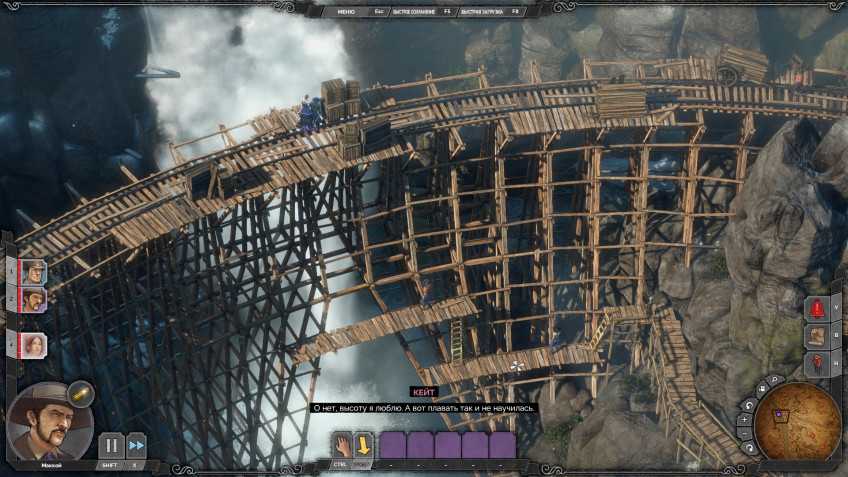Click the red figure icon on the right panel
This screenshot has height=477, width=848.
(x=816, y=363)
